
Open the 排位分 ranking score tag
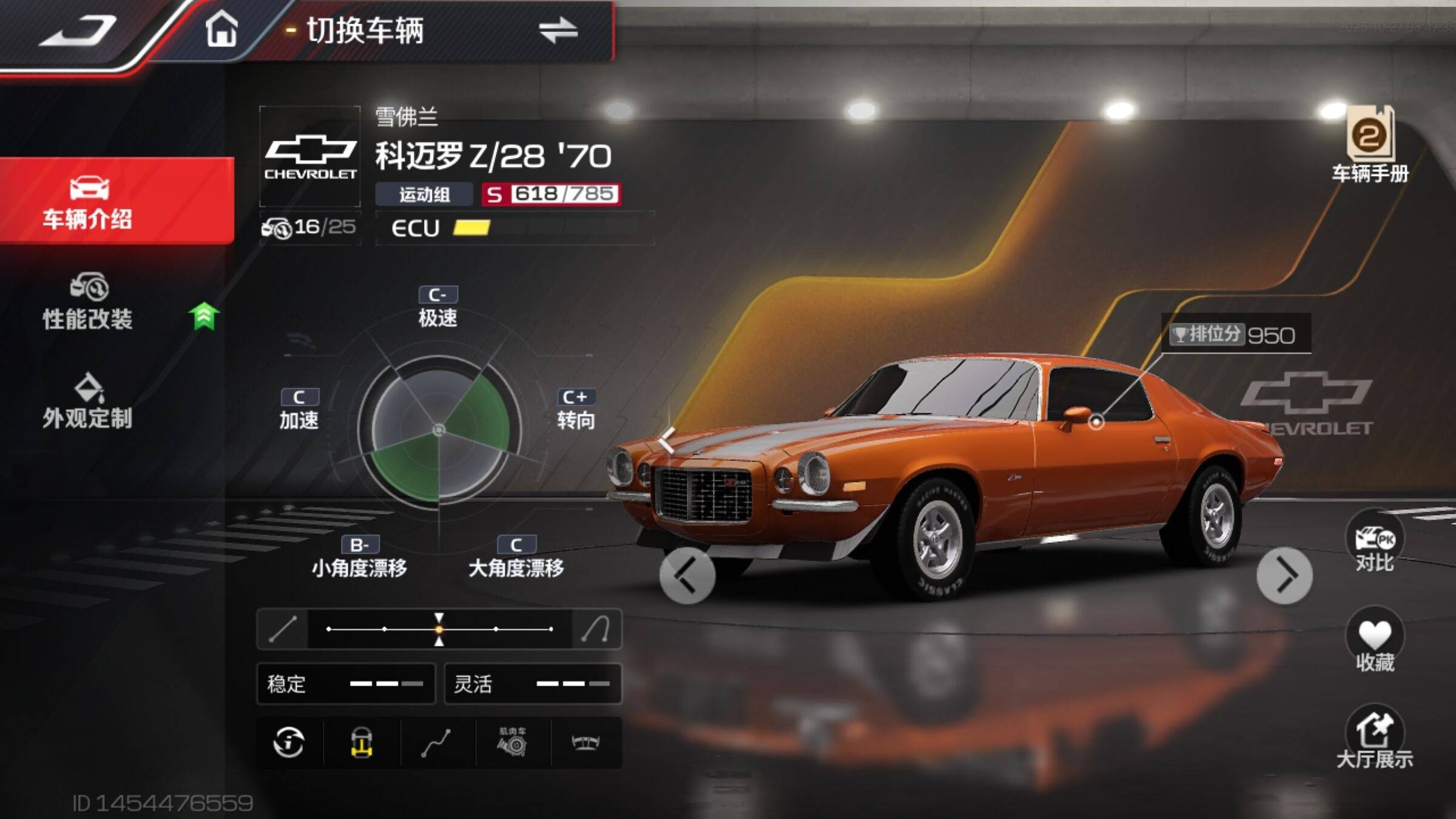click(x=1235, y=334)
